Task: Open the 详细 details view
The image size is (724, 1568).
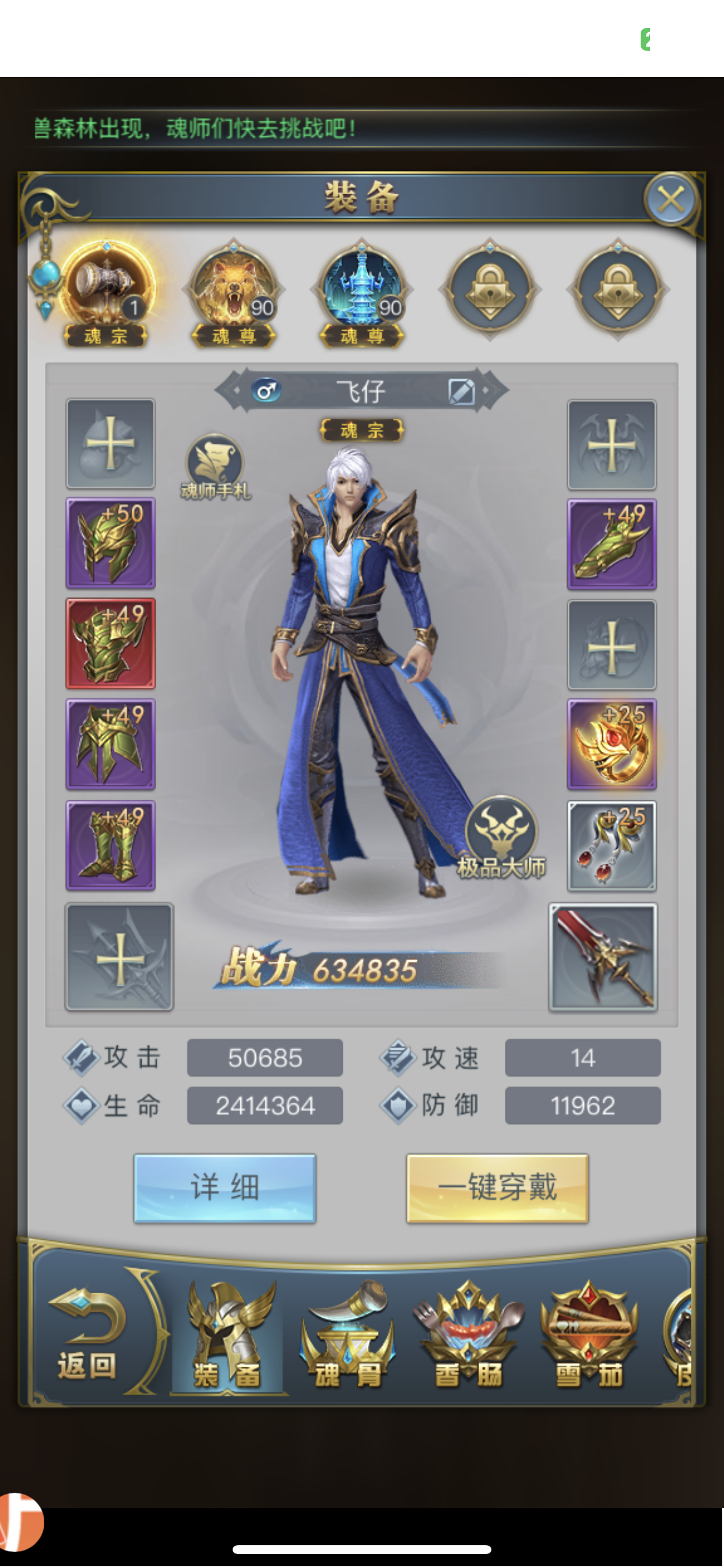Action: pyautogui.click(x=224, y=1188)
